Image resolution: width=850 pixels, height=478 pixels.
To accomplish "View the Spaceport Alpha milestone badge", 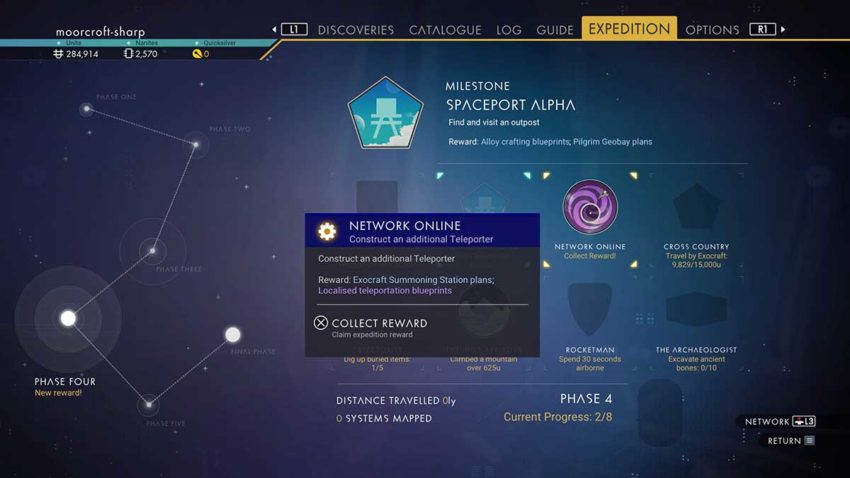I will click(x=385, y=113).
